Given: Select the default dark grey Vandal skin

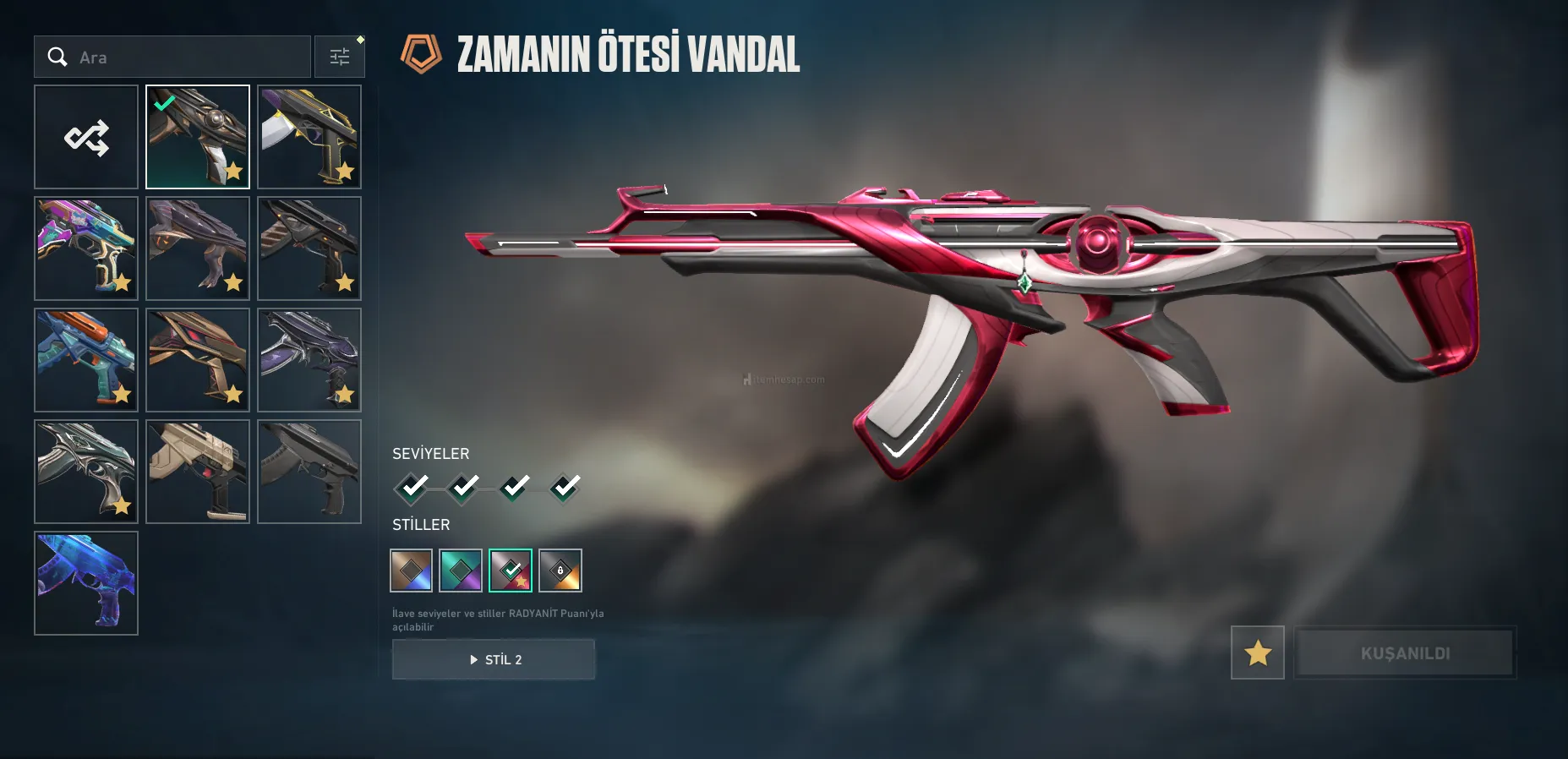Looking at the screenshot, I should tap(309, 472).
